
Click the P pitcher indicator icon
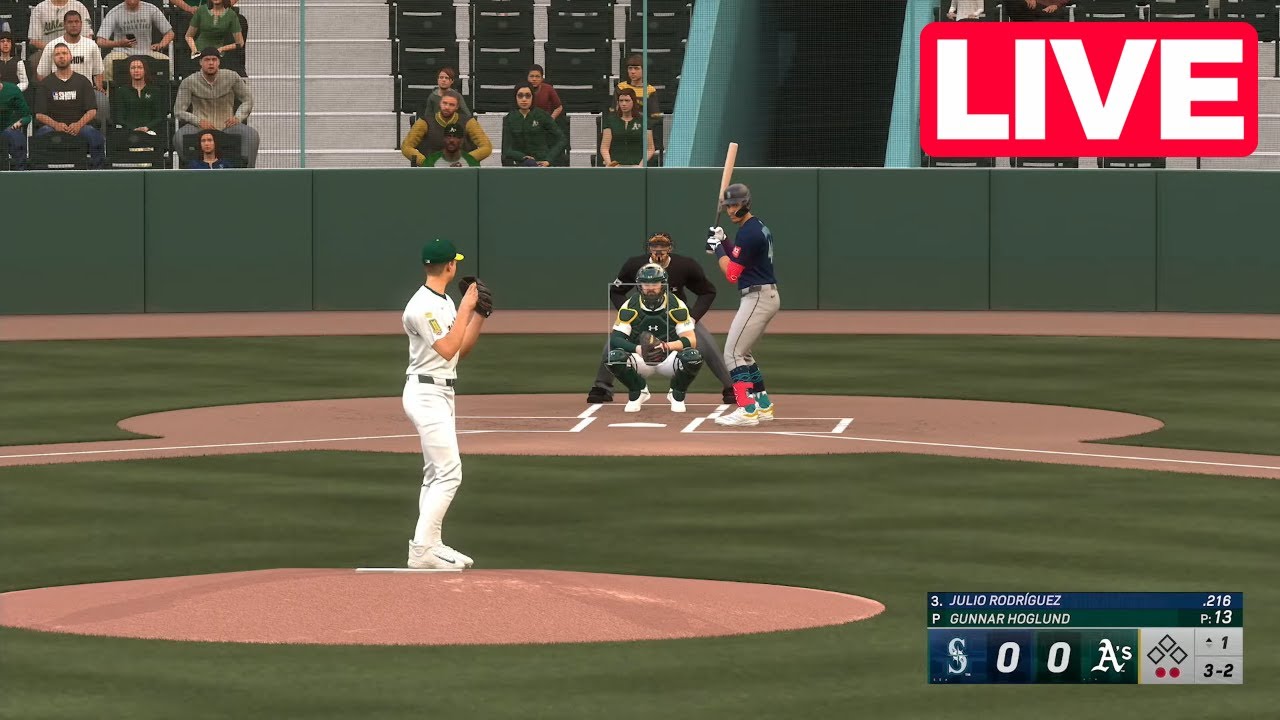937,619
